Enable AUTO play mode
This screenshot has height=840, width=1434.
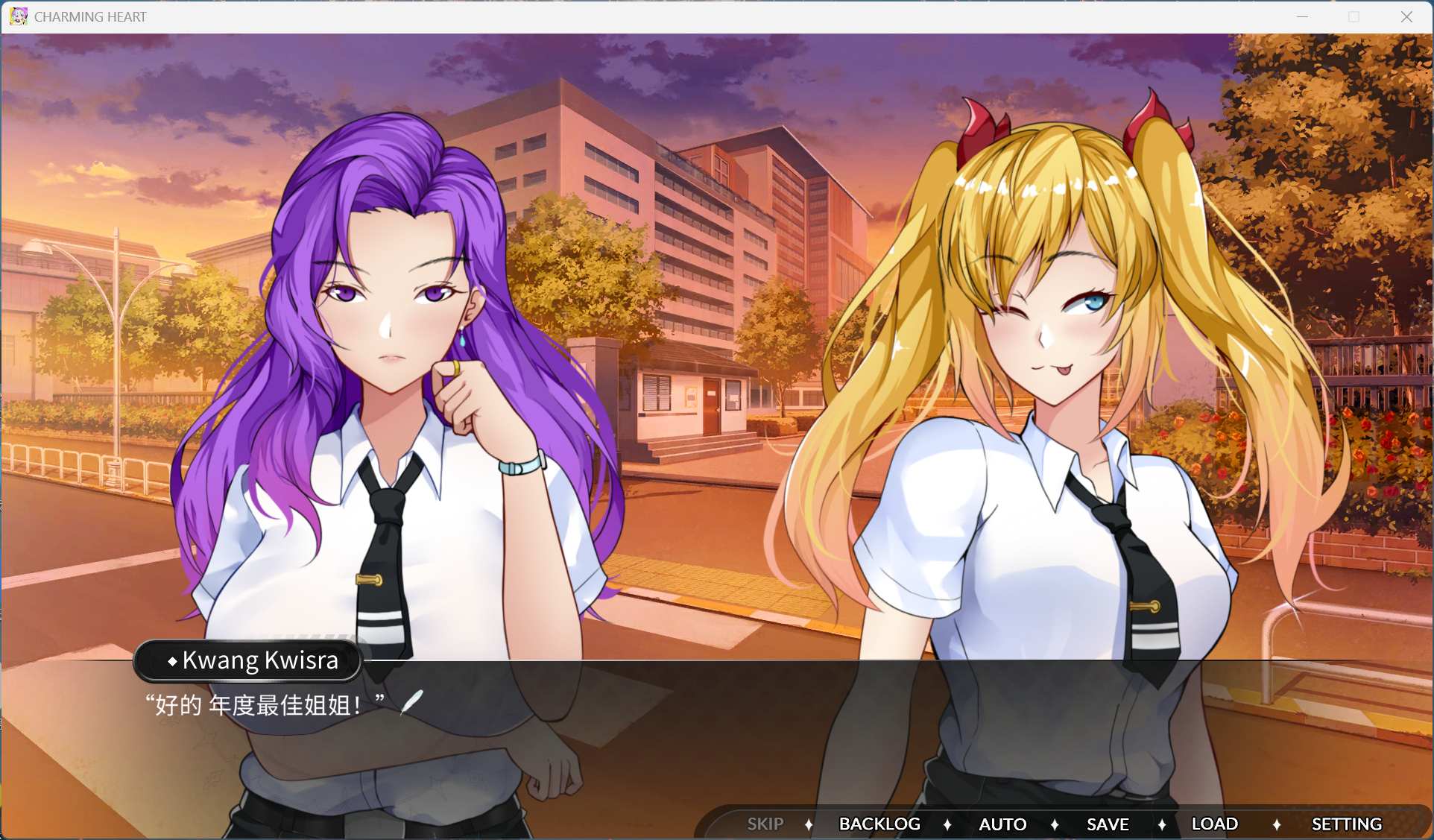[x=1002, y=824]
